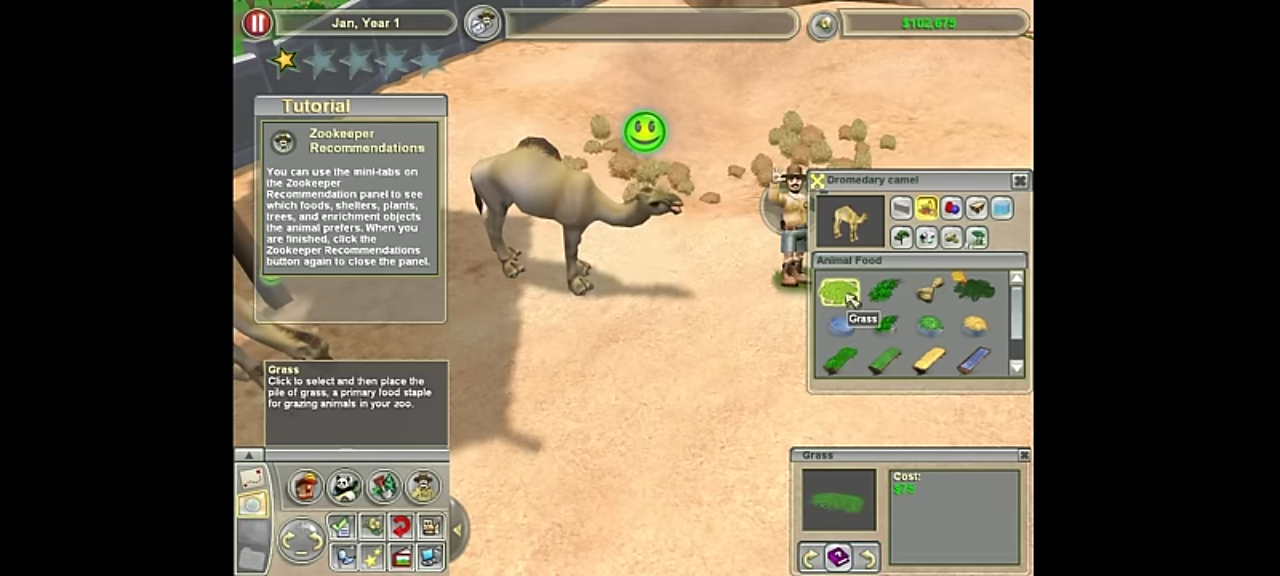
Task: Open the water tank mini-tab
Action: [1001, 208]
